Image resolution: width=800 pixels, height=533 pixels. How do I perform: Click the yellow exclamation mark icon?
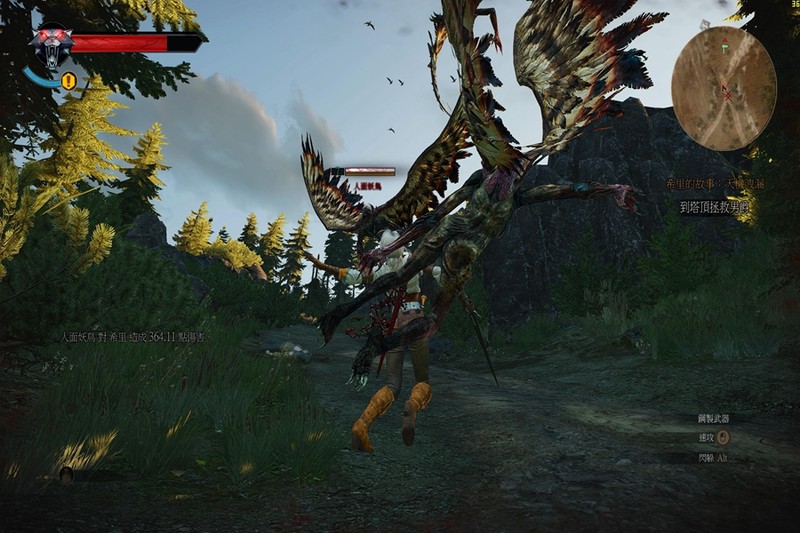69,81
